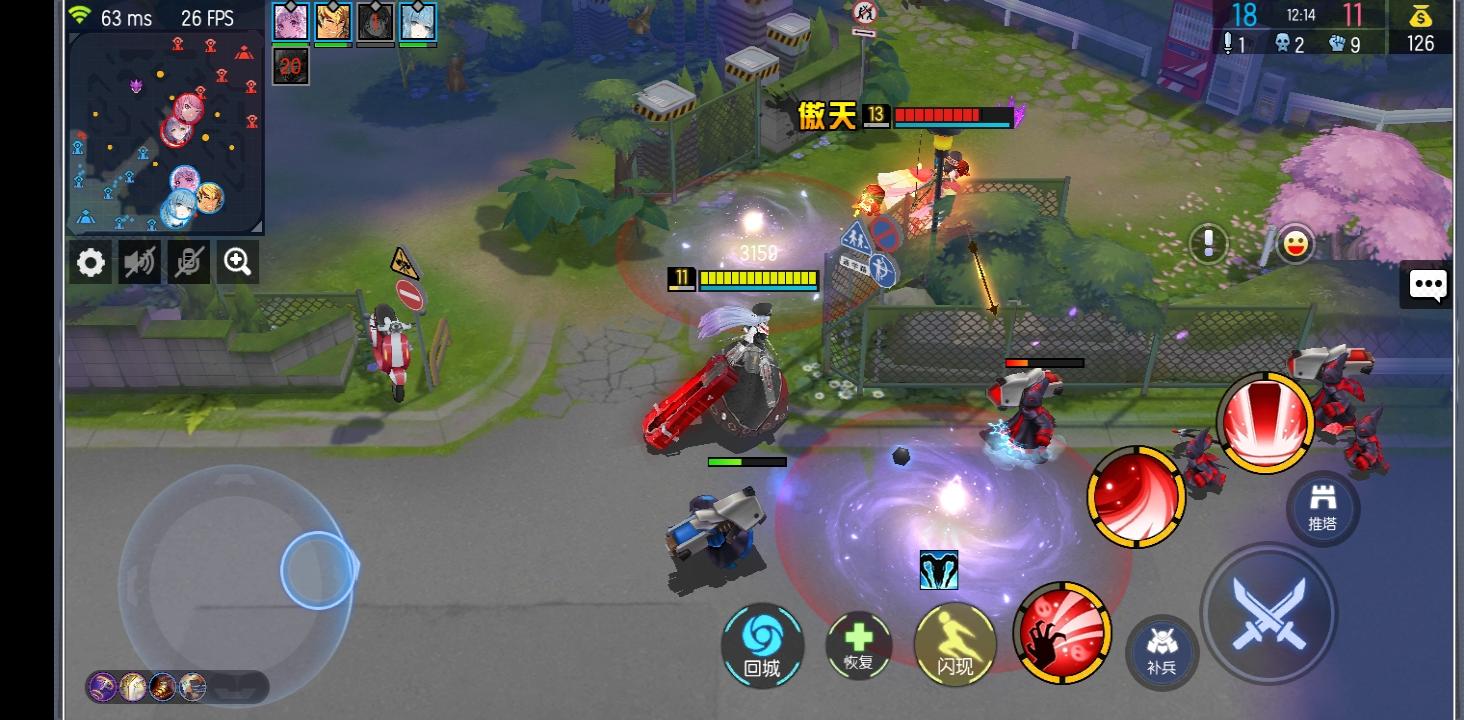
Task: Activate the red claw skill button
Action: [x=1062, y=631]
